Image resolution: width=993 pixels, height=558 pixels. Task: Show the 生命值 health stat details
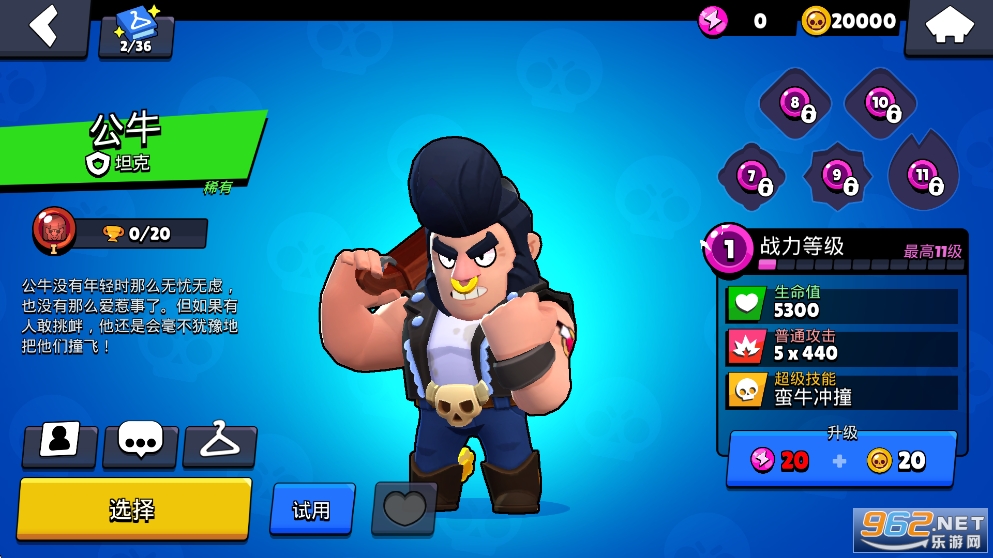[x=841, y=303]
